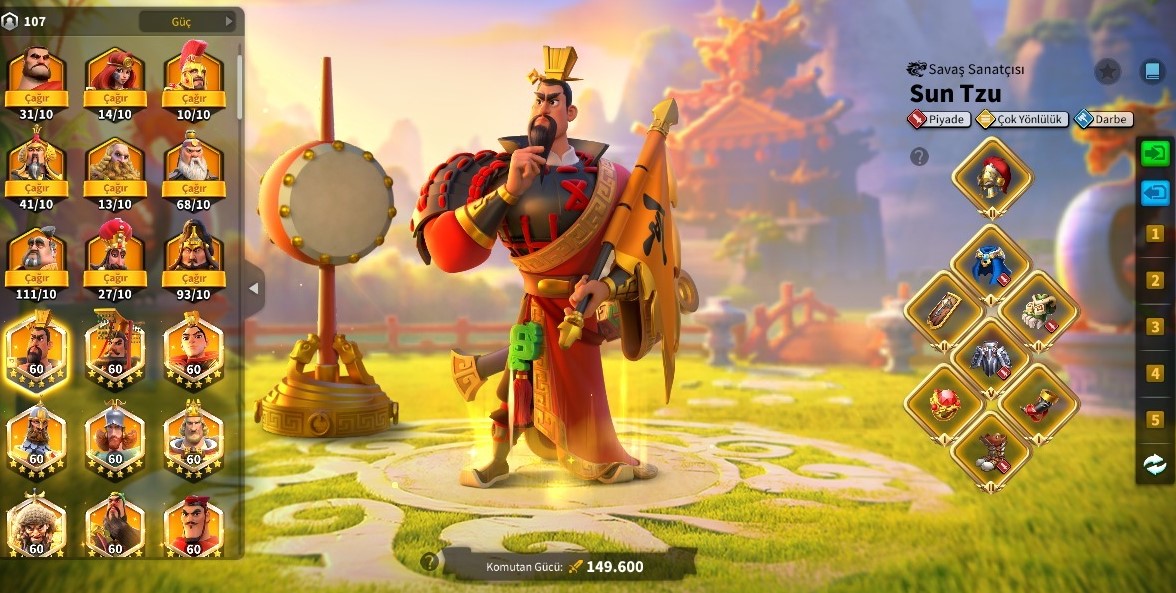Open the Güç sort dropdown
The width and height of the screenshot is (1176, 593).
point(187,21)
